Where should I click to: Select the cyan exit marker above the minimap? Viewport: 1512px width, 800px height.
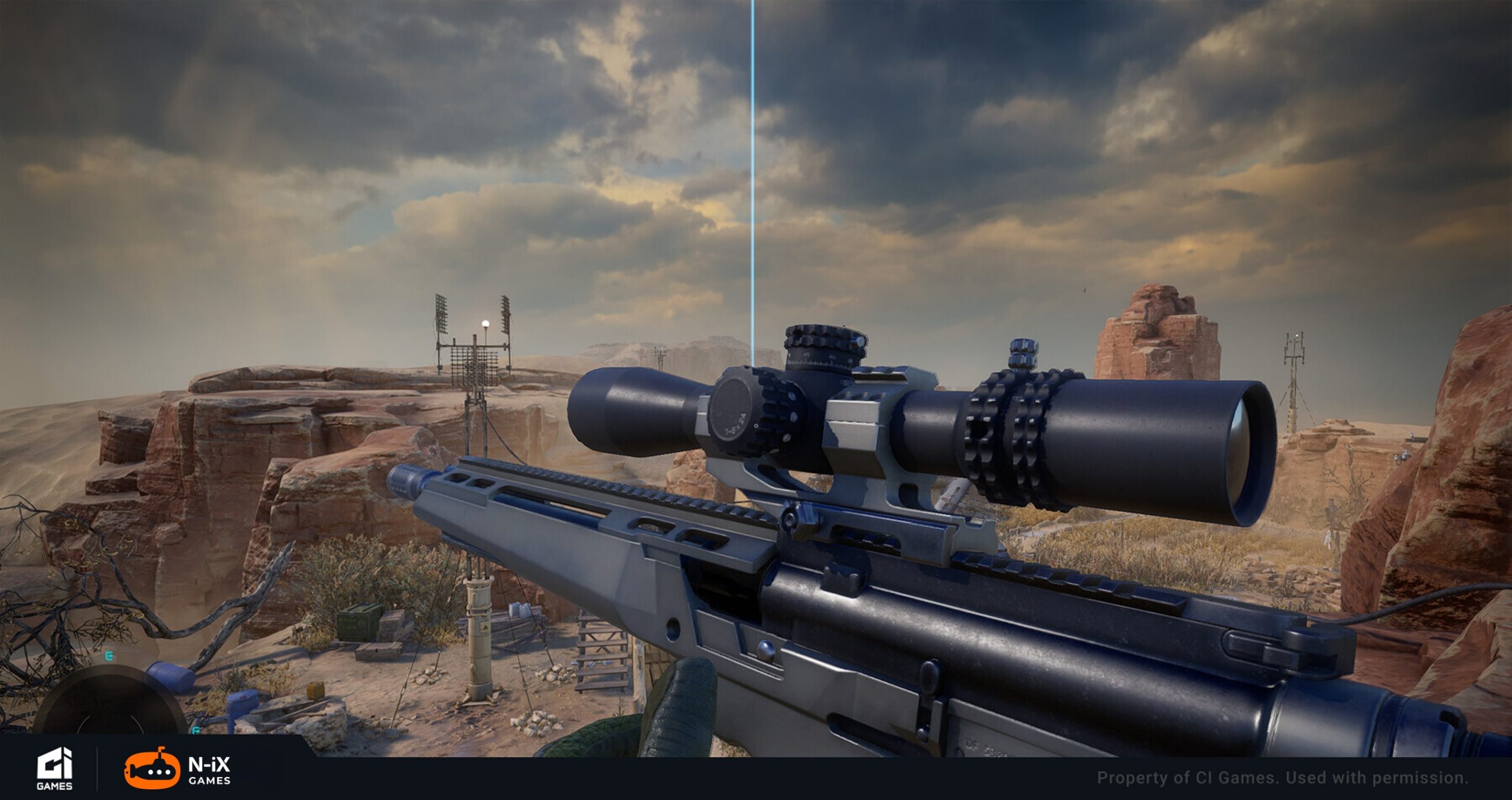pos(109,656)
